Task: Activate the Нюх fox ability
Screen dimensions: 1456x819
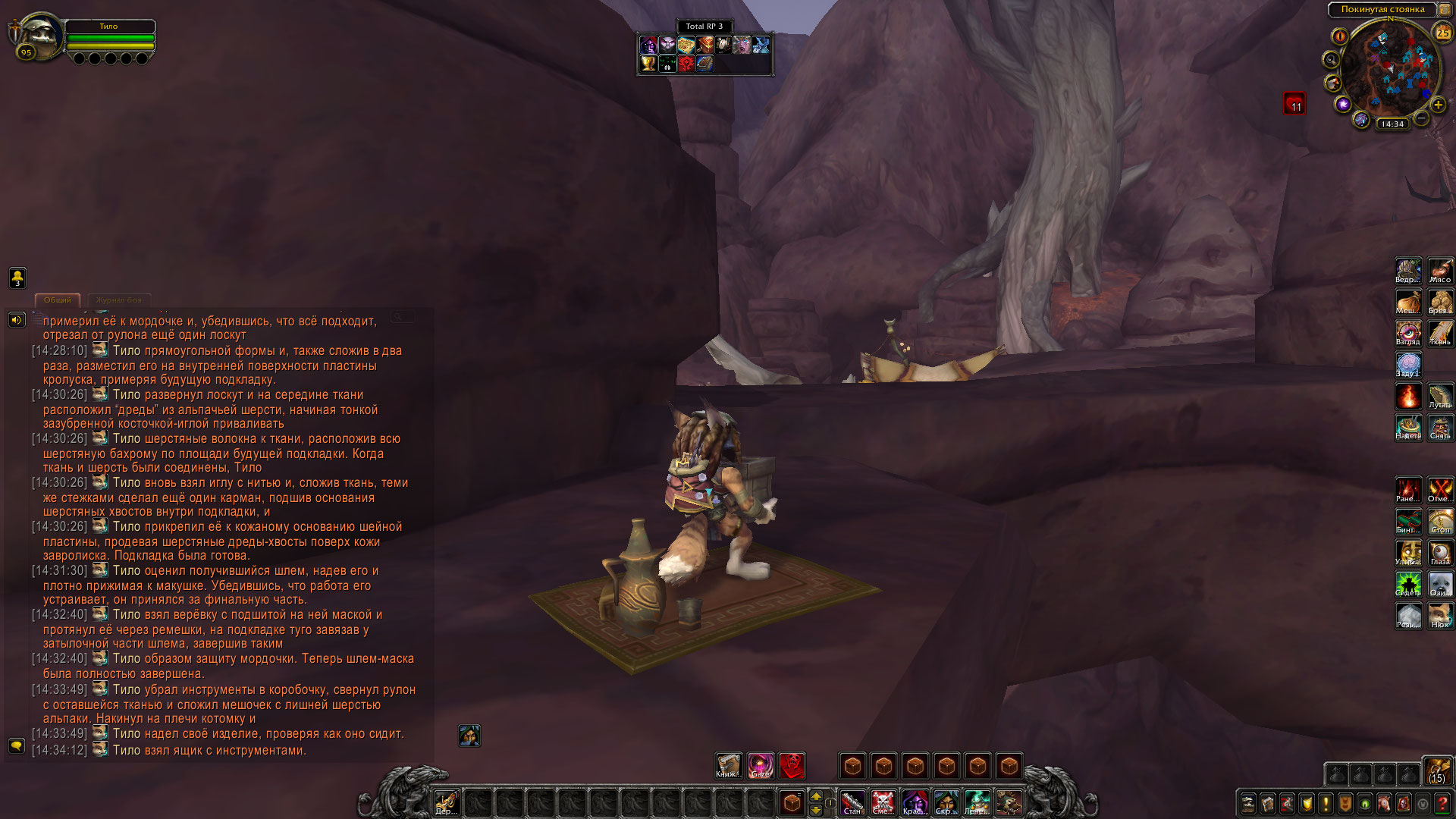Action: click(1440, 616)
